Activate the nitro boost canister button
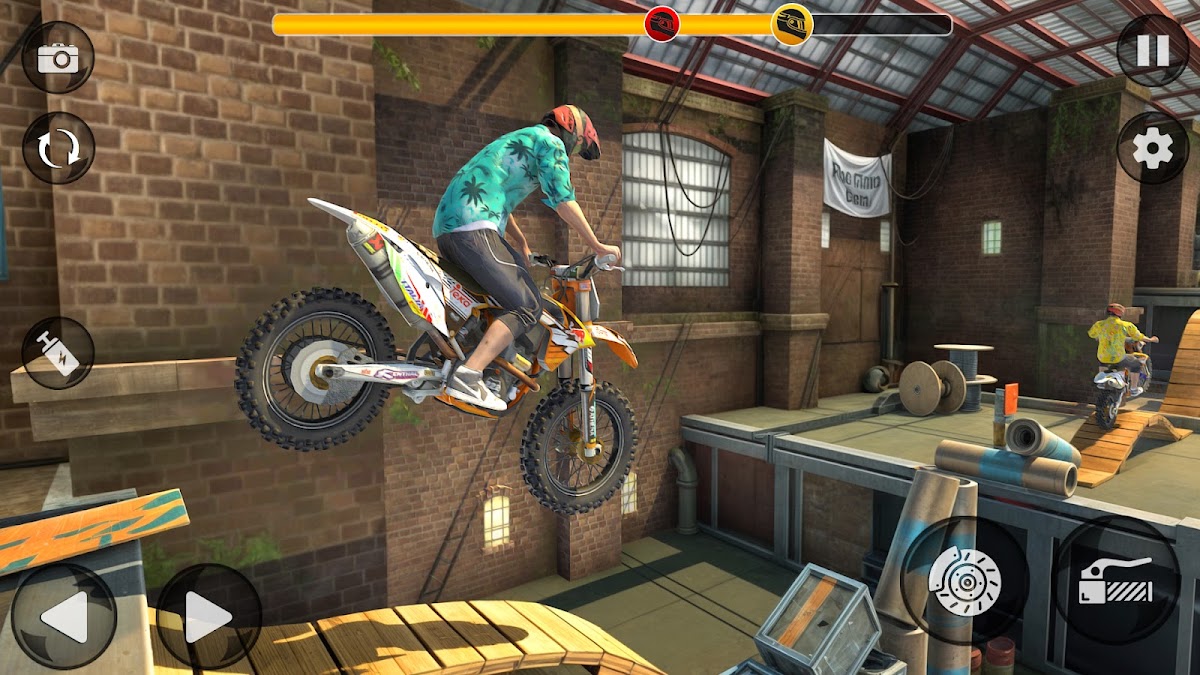Screen dimensions: 1200x675 pos(58,353)
